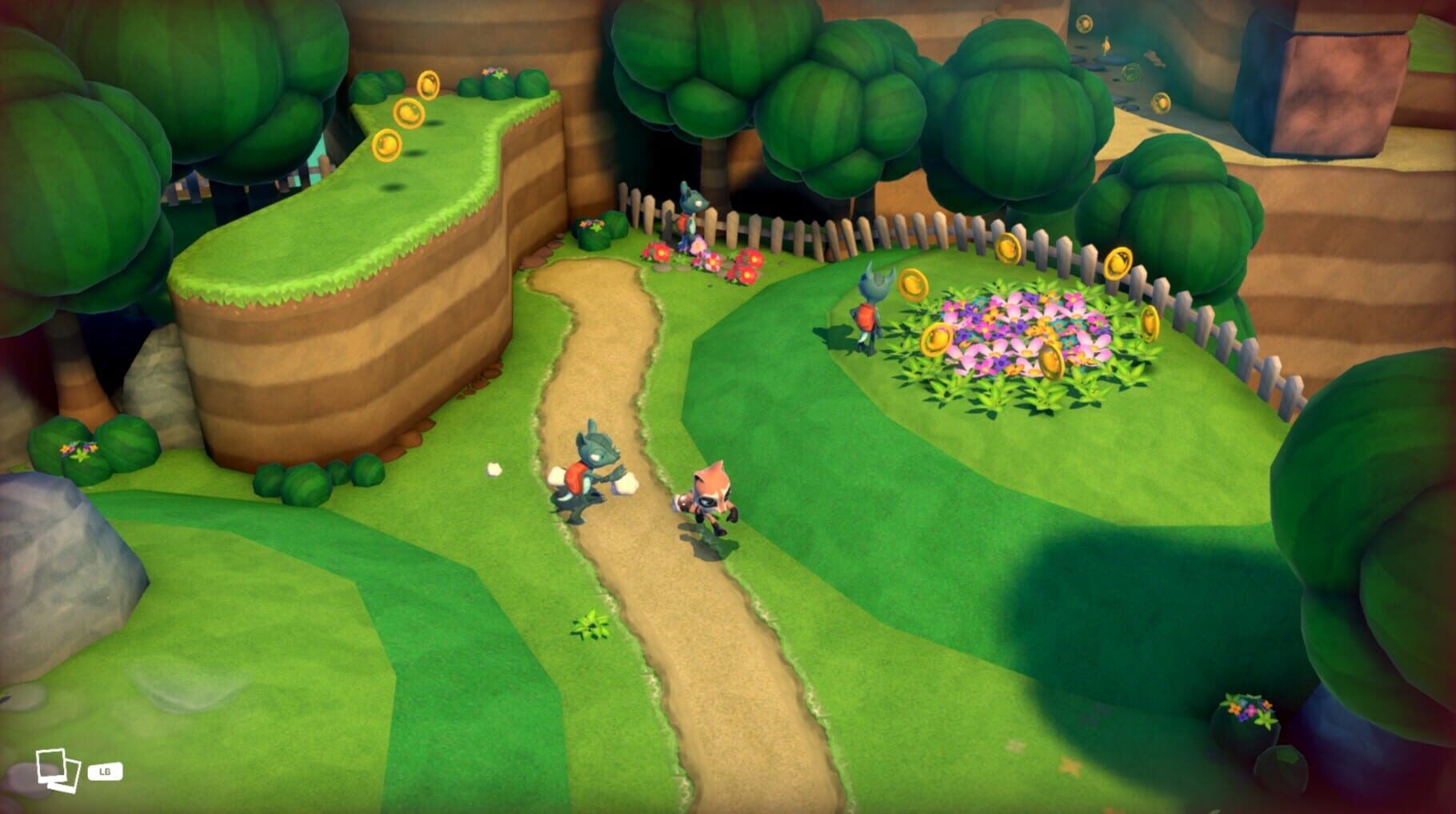
Task: Click the villager standing by the flower patch
Action: [x=868, y=312]
